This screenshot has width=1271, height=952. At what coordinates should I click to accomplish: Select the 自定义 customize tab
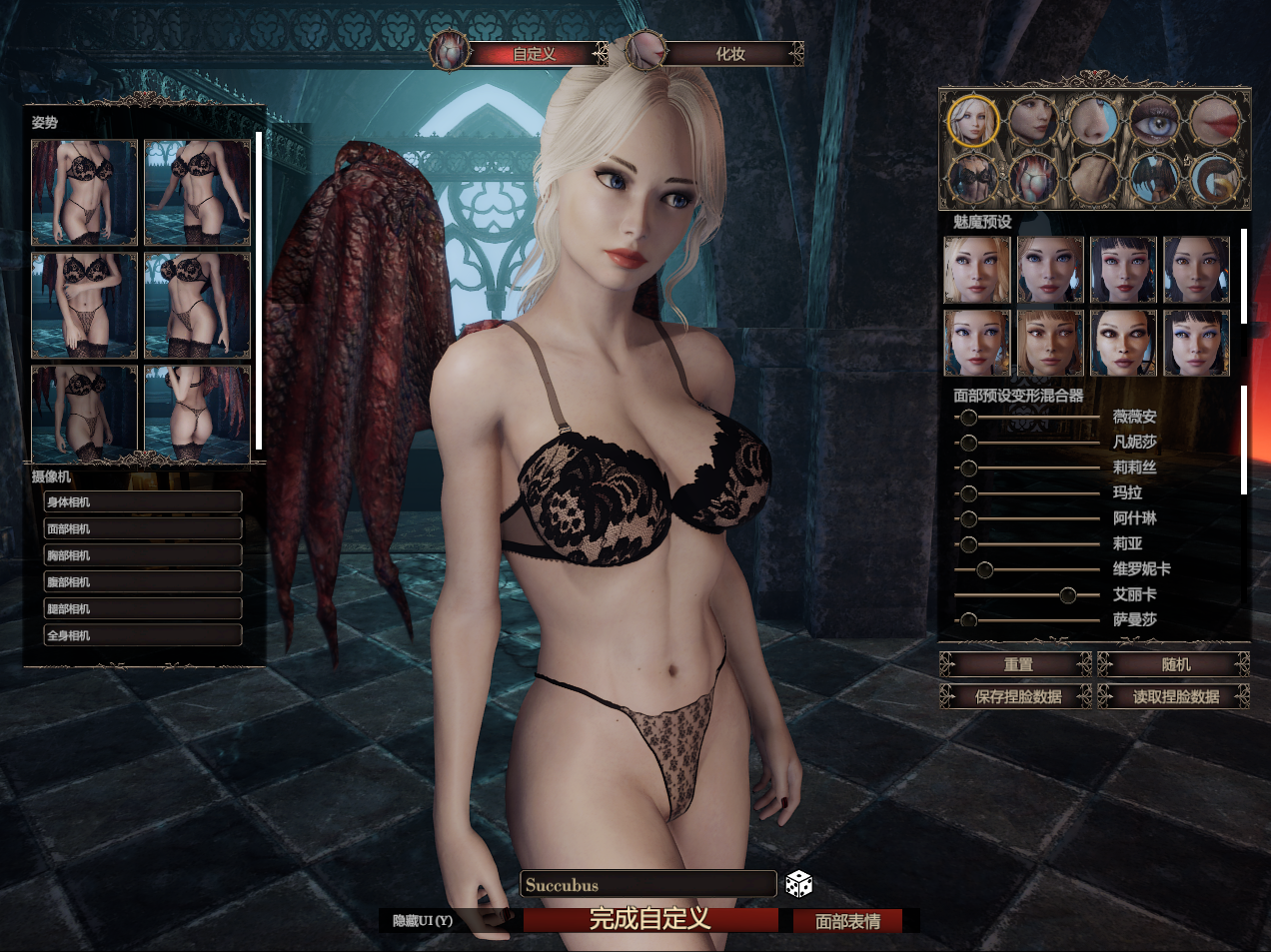[x=535, y=54]
